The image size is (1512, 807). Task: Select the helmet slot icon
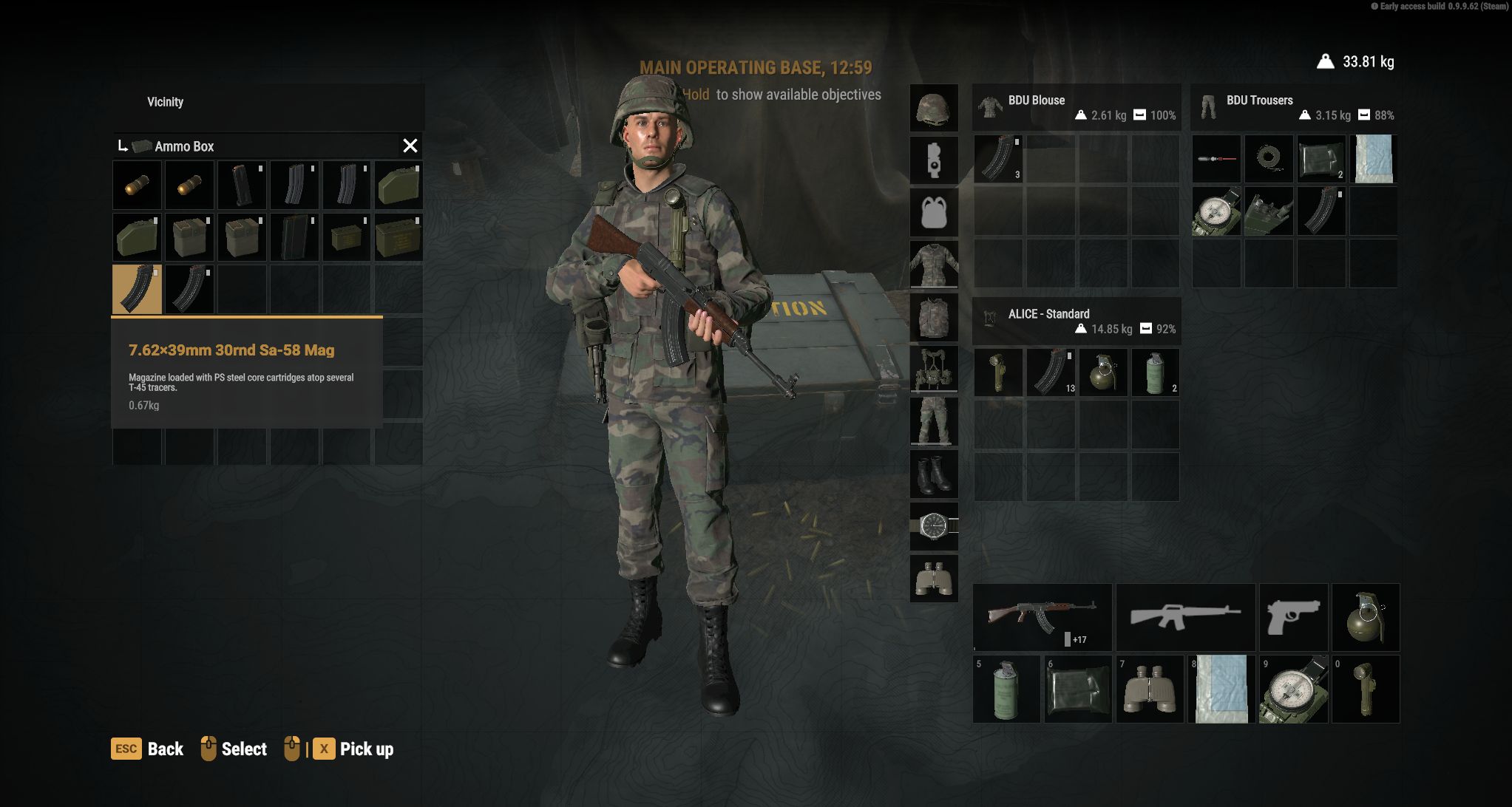coord(935,108)
